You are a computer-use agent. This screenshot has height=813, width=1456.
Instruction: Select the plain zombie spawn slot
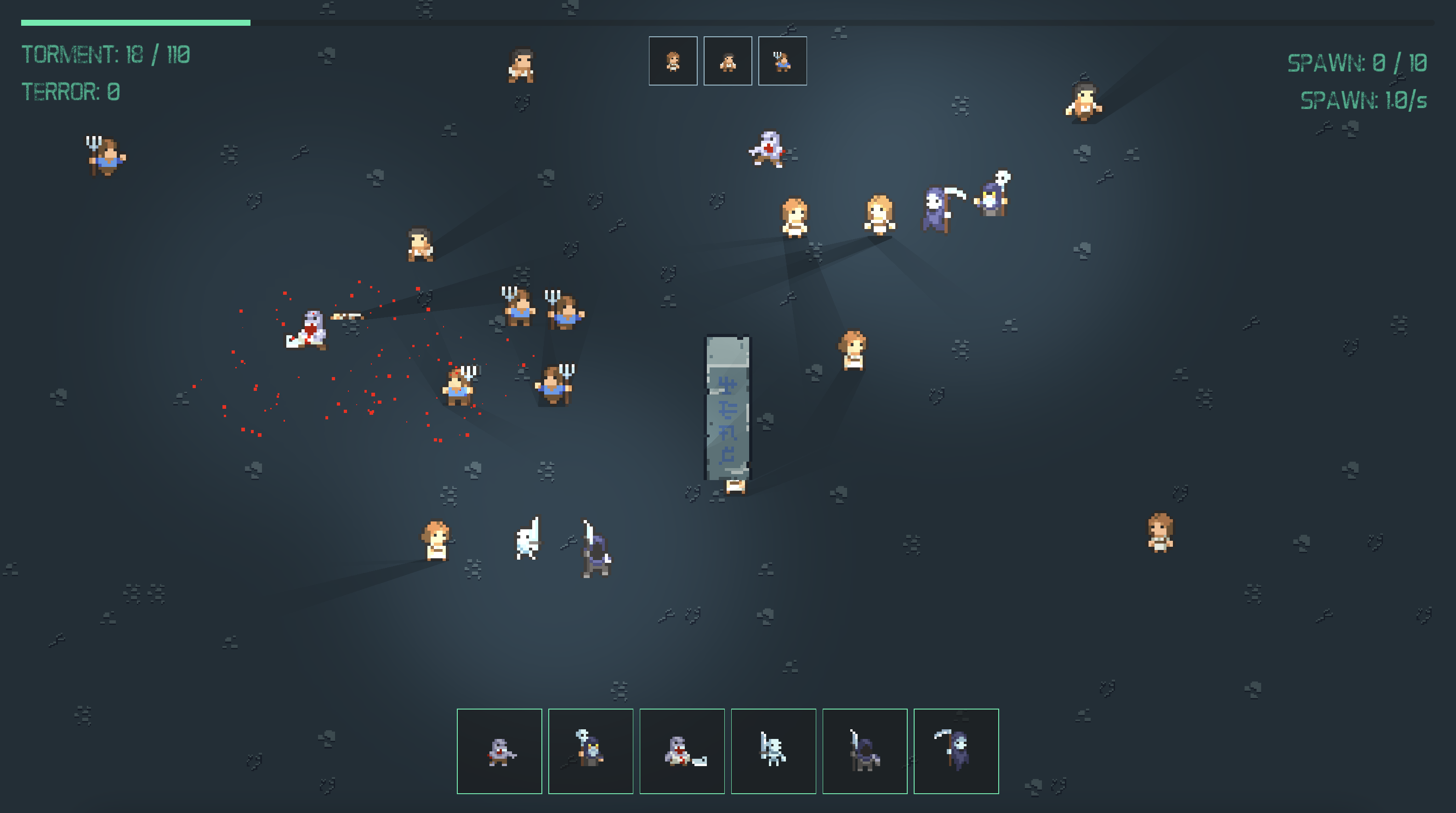[499, 751]
